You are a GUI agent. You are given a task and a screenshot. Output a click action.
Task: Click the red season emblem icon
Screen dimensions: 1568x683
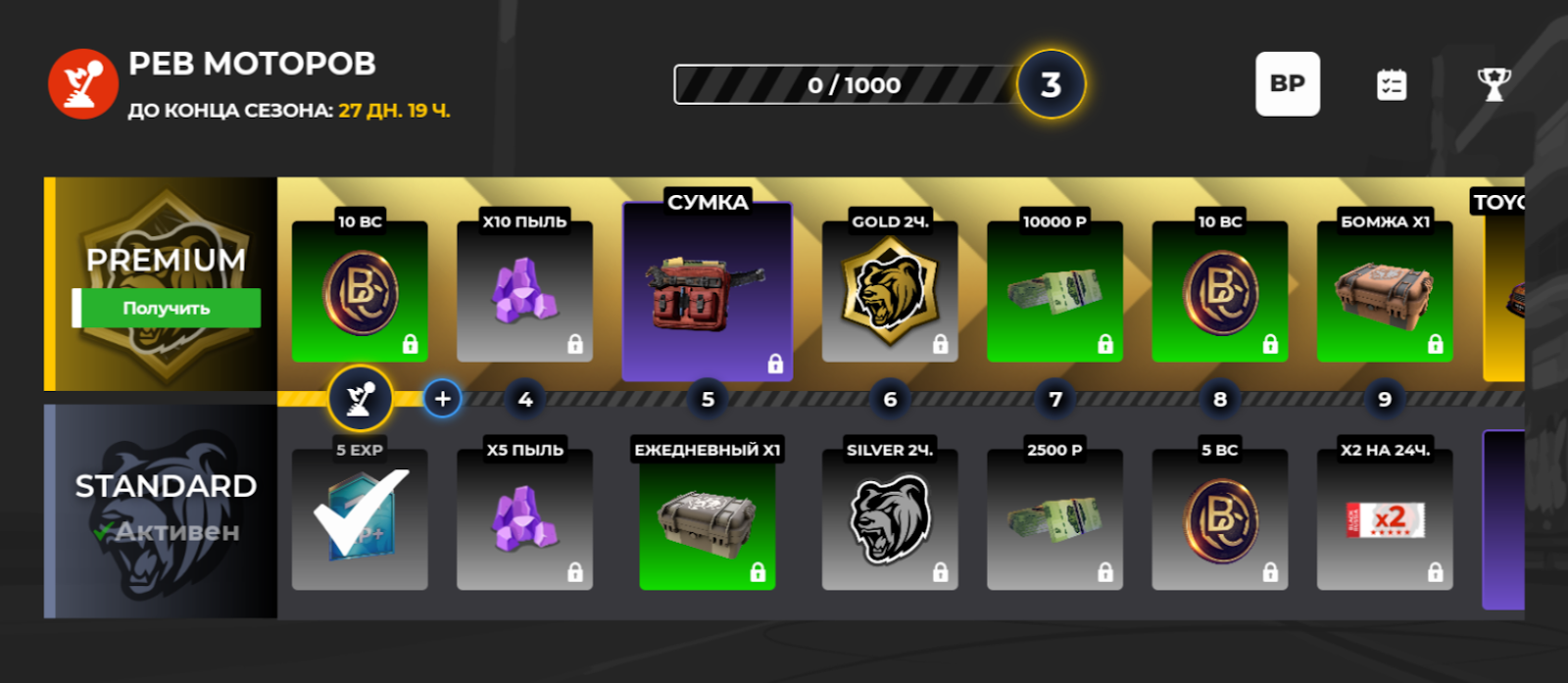(x=83, y=84)
